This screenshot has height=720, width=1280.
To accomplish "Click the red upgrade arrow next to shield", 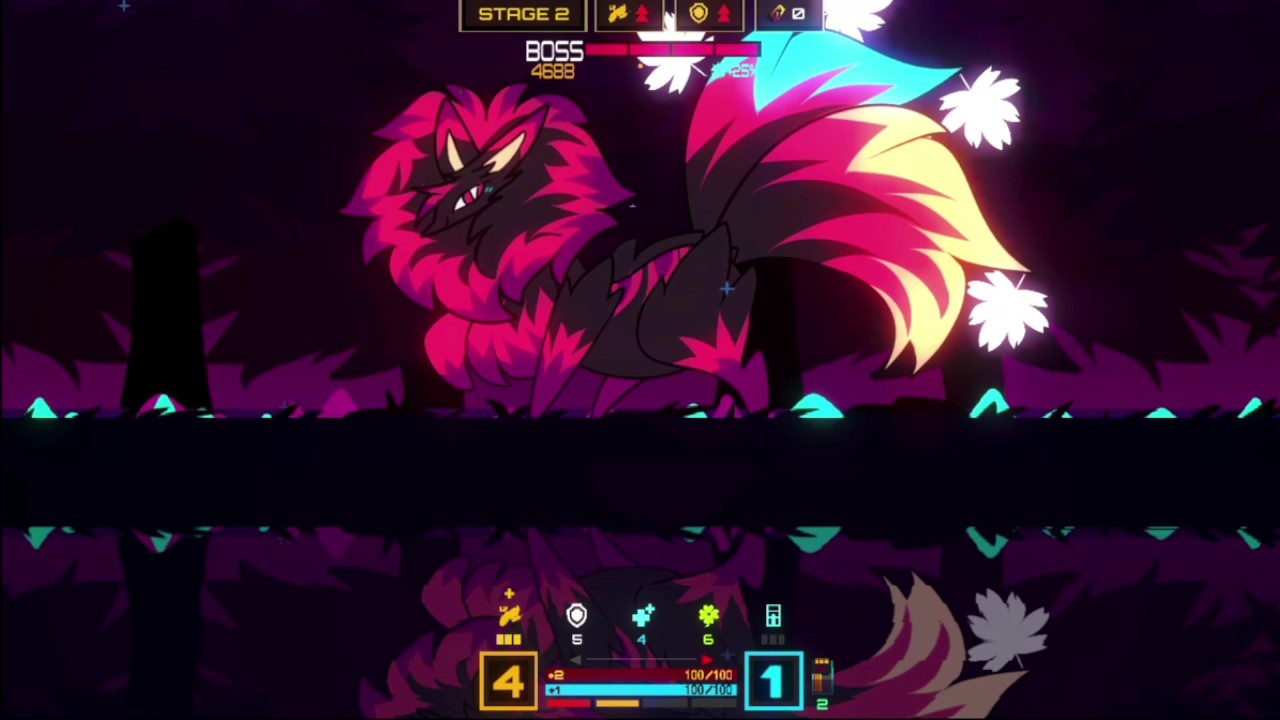I will coord(723,12).
